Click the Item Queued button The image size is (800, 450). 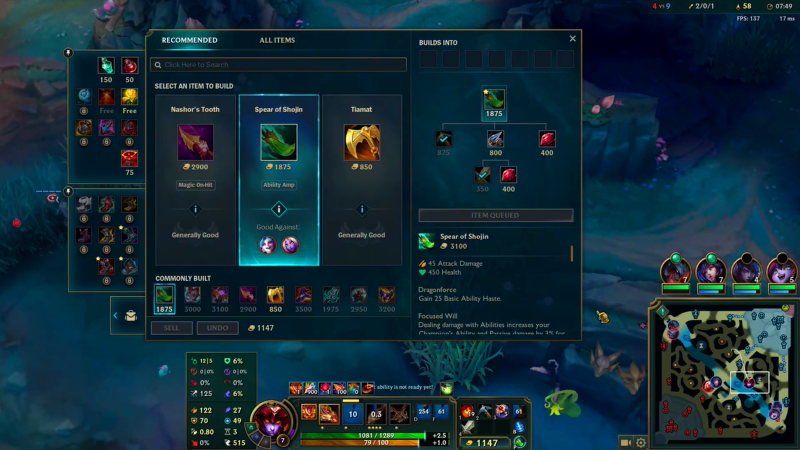(x=495, y=215)
